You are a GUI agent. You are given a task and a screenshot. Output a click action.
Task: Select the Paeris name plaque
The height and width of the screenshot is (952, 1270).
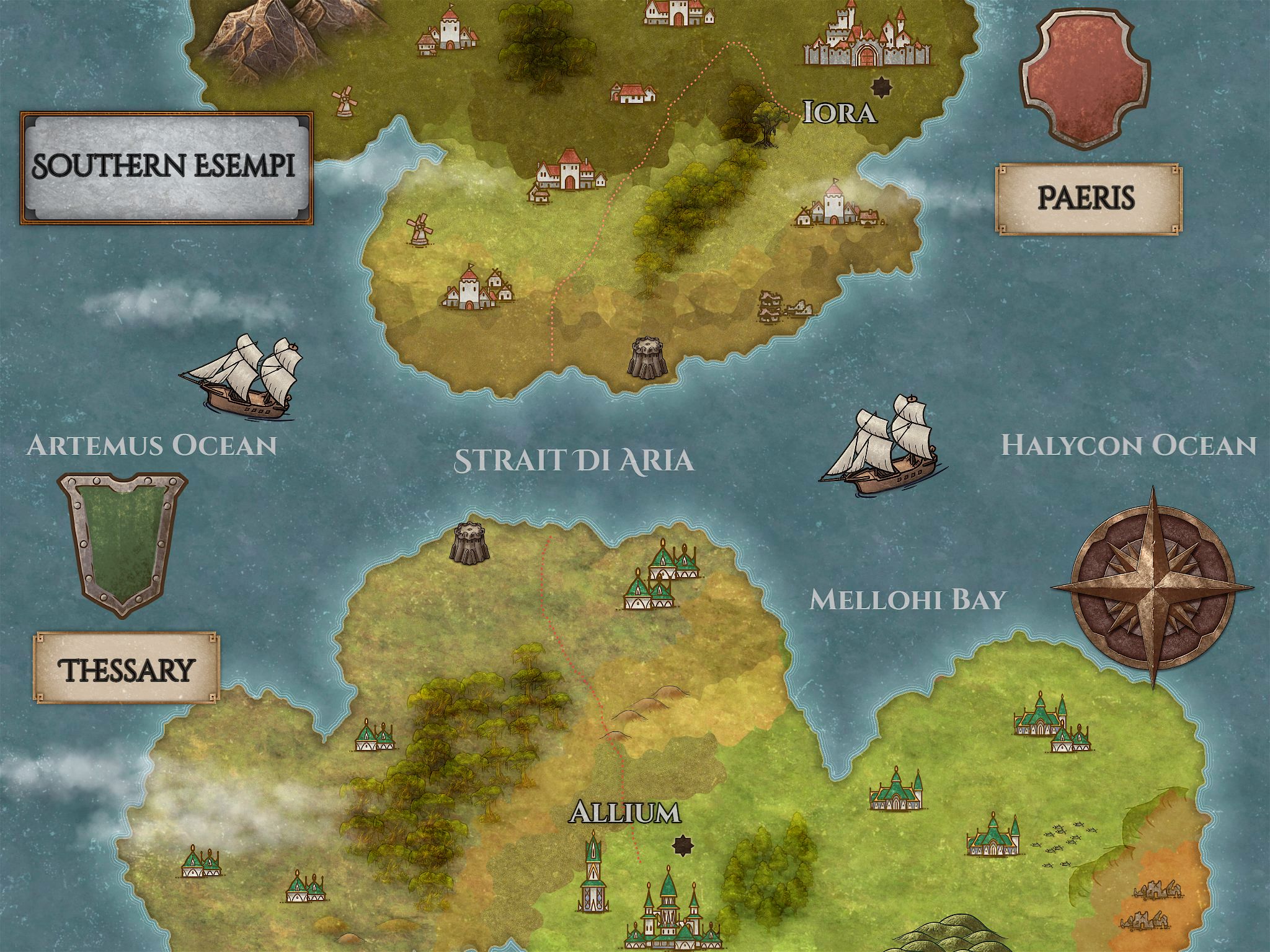pos(1088,198)
